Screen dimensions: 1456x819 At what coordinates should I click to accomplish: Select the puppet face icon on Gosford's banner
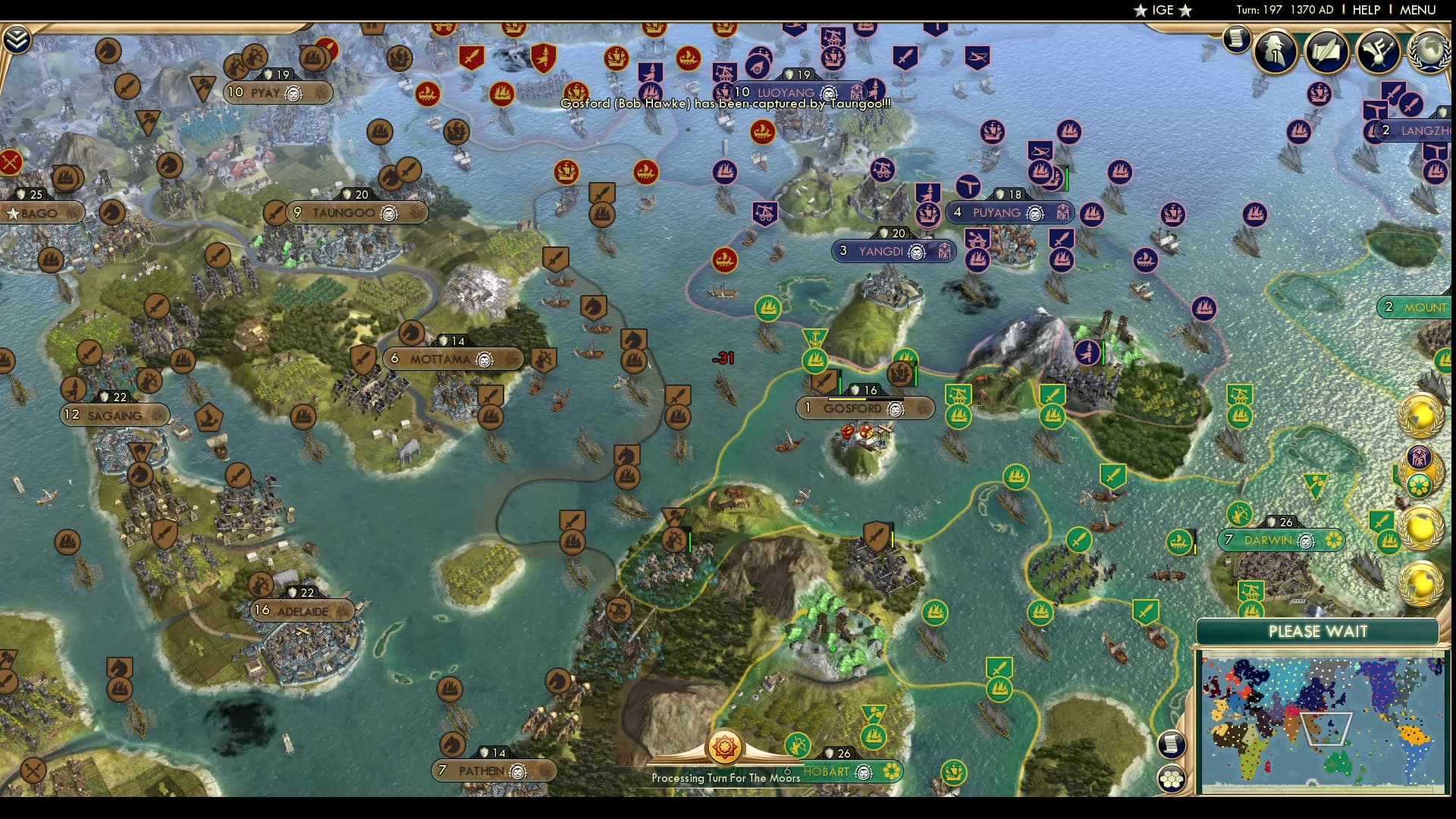894,409
